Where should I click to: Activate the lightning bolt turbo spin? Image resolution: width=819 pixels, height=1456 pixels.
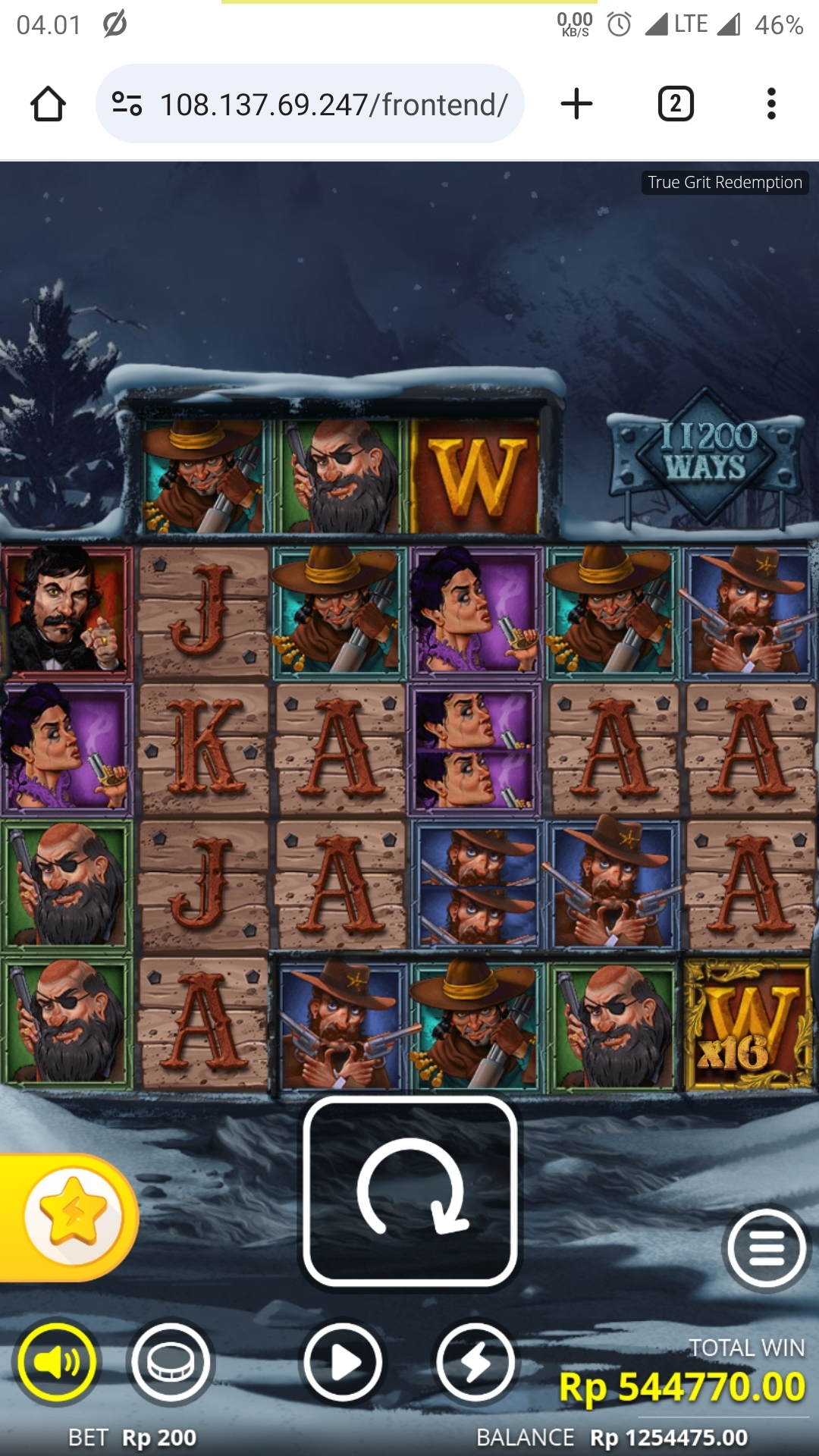(475, 1362)
